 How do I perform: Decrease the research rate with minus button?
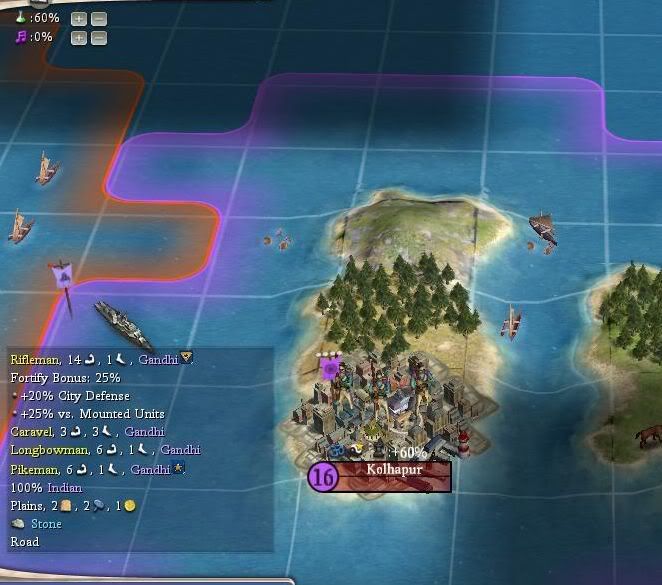pos(99,18)
